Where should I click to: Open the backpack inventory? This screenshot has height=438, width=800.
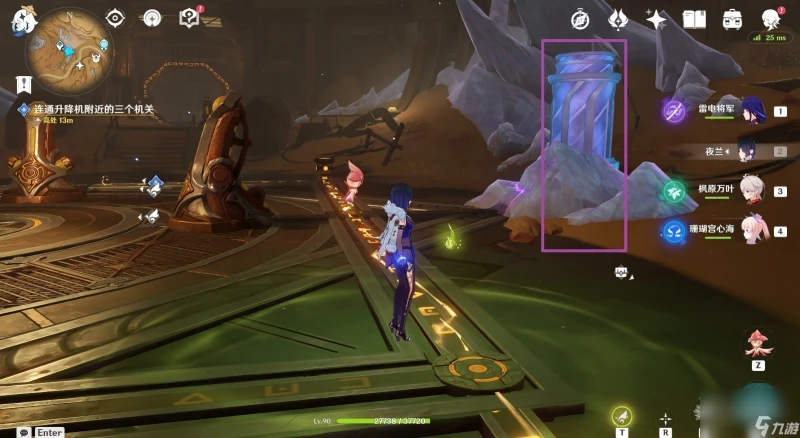pyautogui.click(x=732, y=18)
